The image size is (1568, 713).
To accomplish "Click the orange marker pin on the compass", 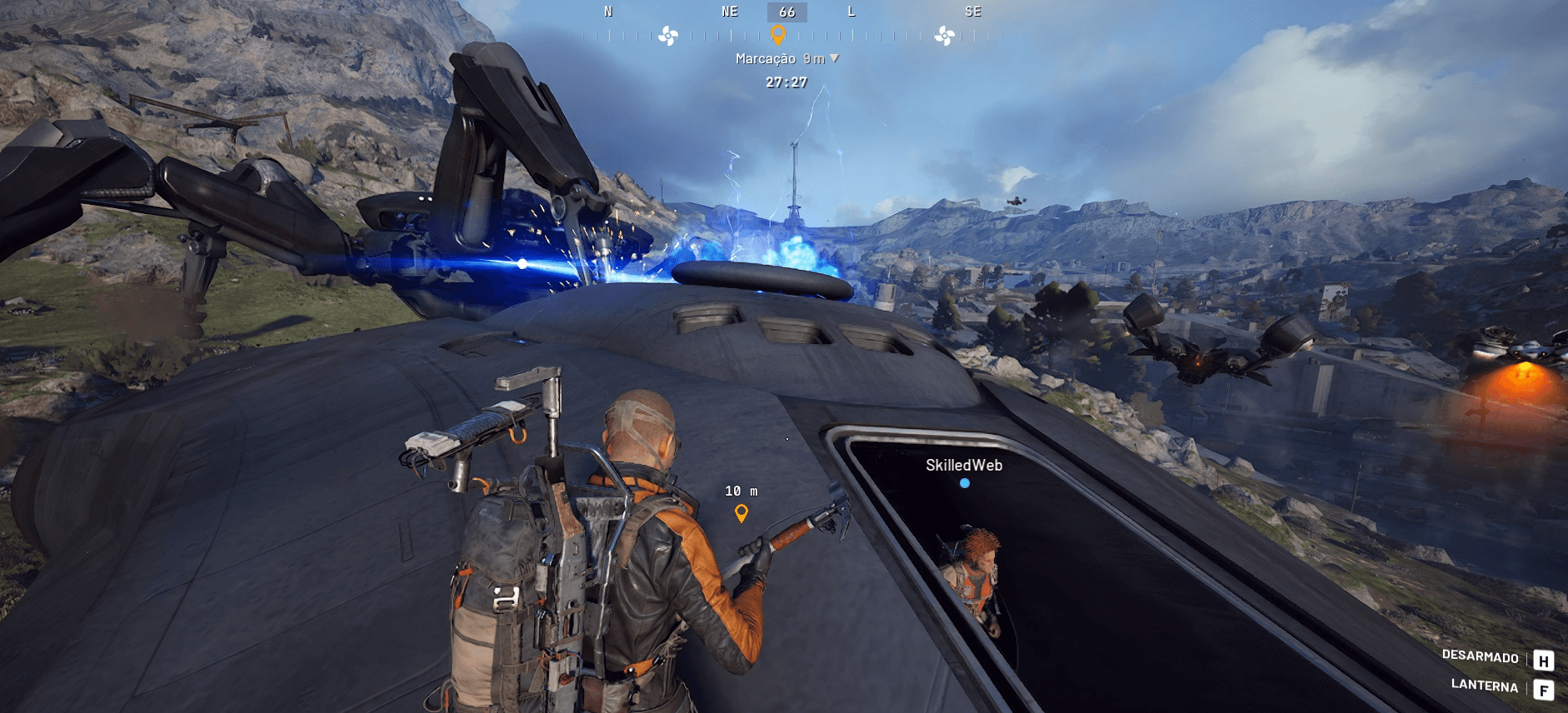I will coord(778,34).
